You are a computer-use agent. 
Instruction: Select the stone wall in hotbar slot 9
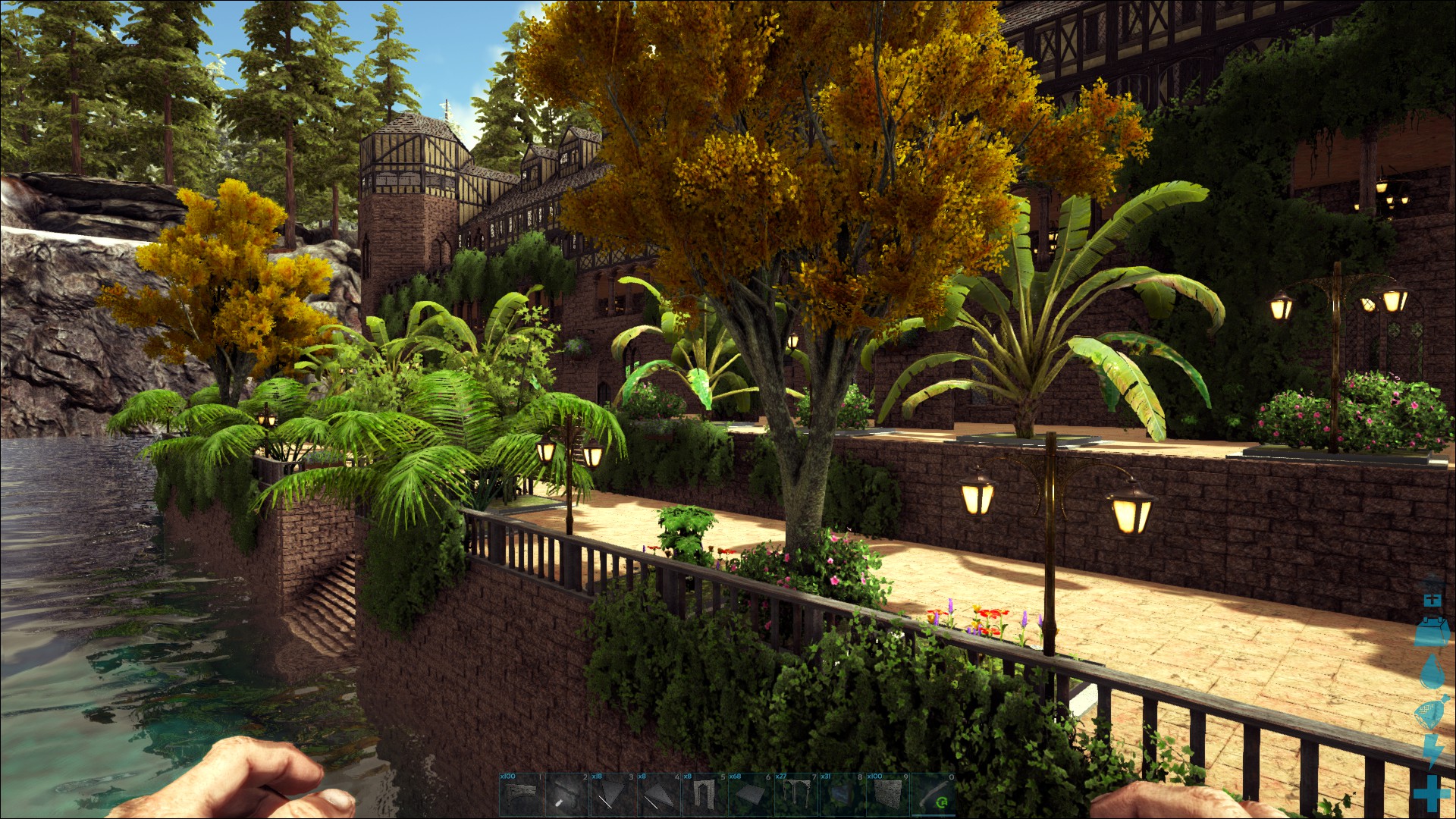886,795
